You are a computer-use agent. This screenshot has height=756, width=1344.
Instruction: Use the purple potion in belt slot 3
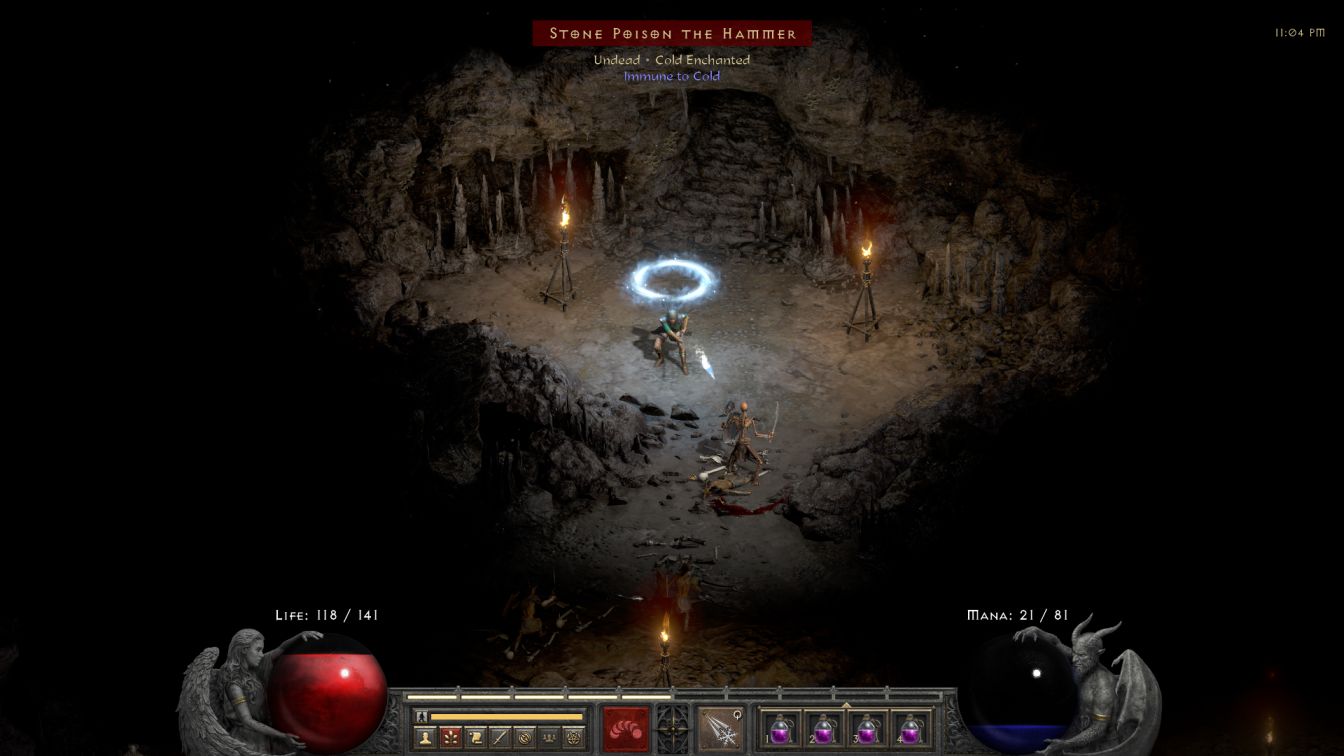[x=868, y=727]
